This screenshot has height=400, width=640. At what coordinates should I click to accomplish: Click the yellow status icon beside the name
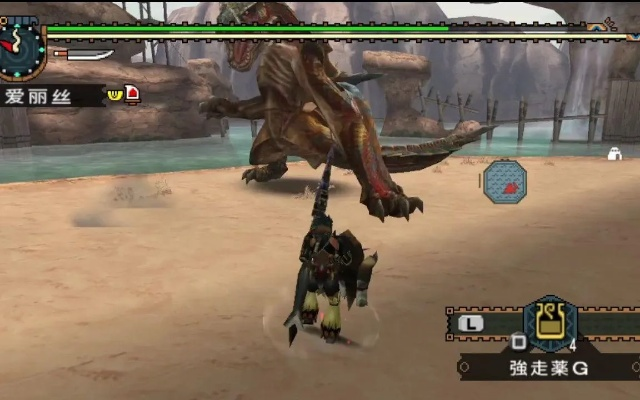pos(115,94)
